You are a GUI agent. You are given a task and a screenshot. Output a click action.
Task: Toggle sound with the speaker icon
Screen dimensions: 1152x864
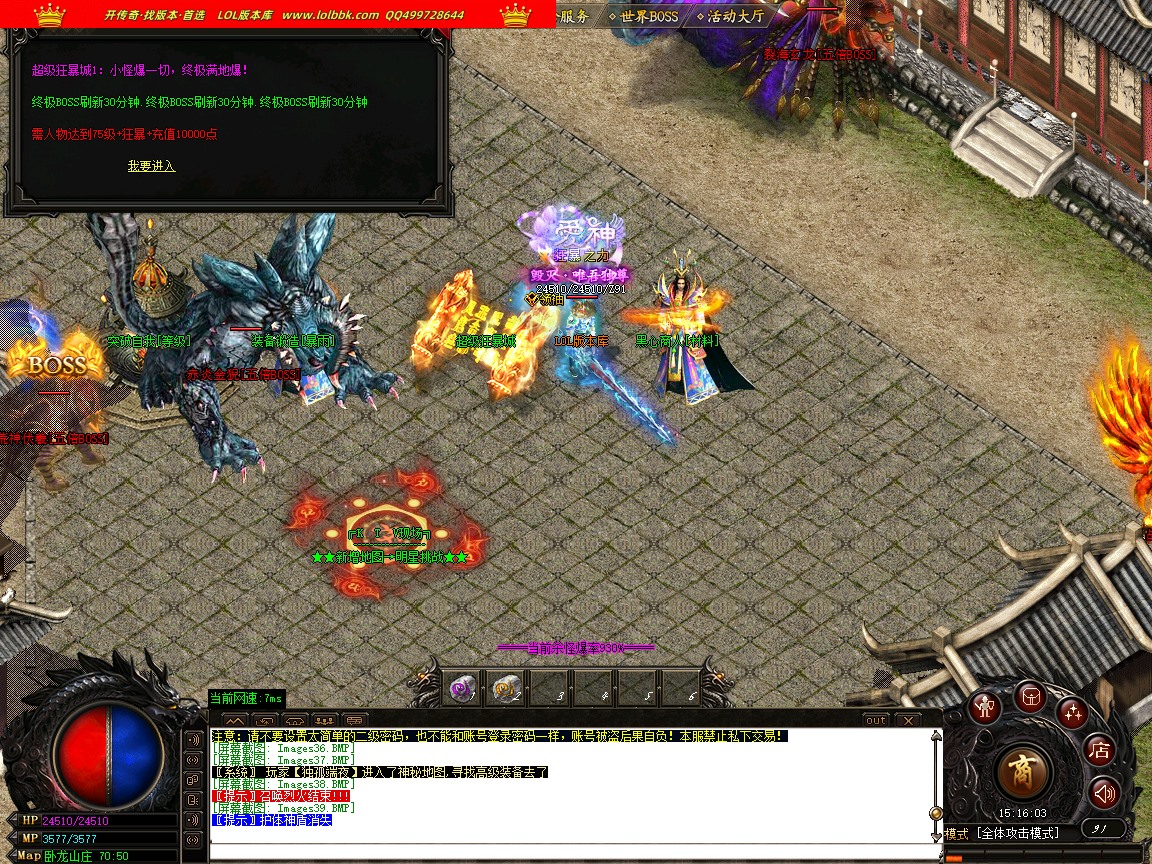[1104, 793]
